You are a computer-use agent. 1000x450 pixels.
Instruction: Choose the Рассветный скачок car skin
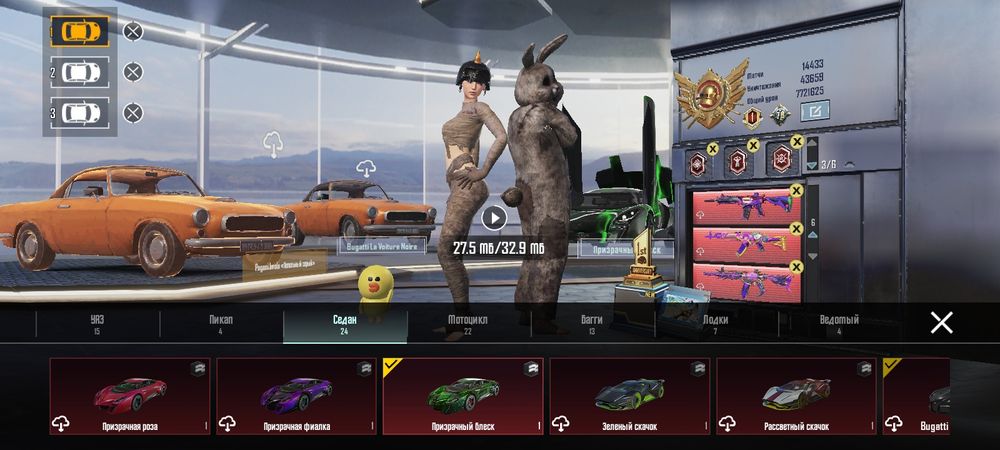(x=796, y=396)
